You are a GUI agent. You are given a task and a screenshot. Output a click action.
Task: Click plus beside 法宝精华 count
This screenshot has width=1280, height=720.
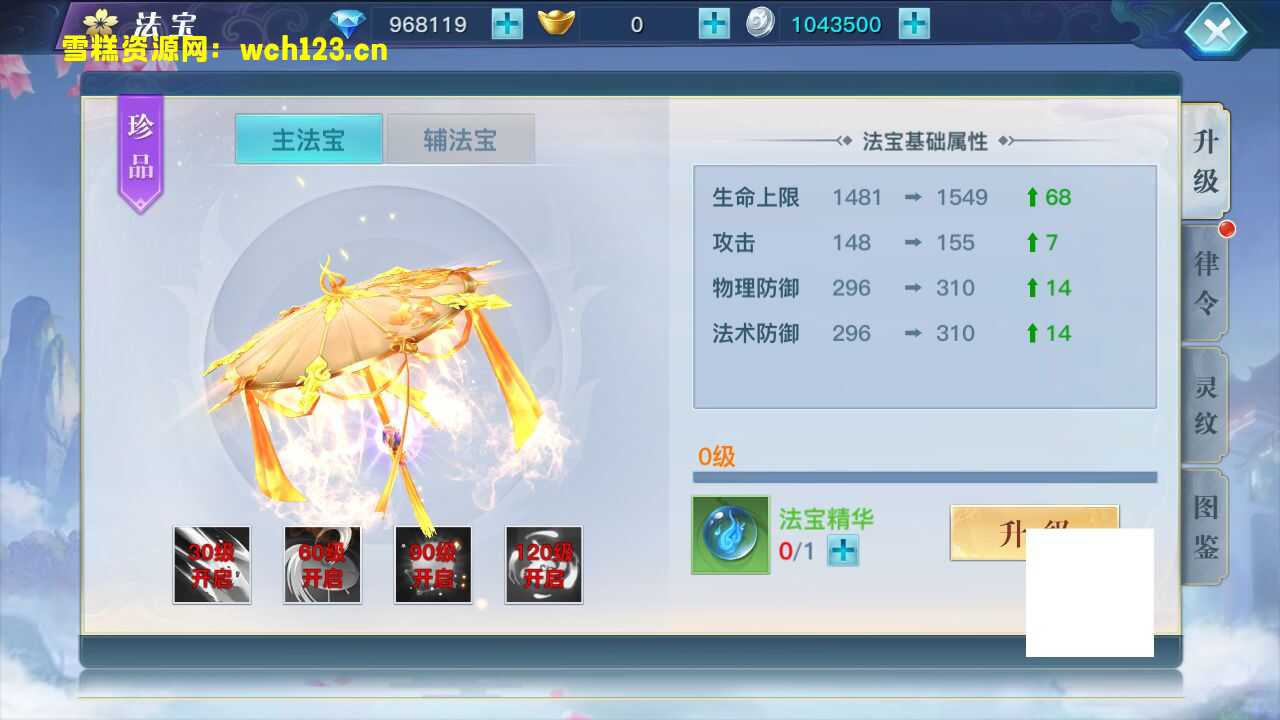click(x=843, y=550)
